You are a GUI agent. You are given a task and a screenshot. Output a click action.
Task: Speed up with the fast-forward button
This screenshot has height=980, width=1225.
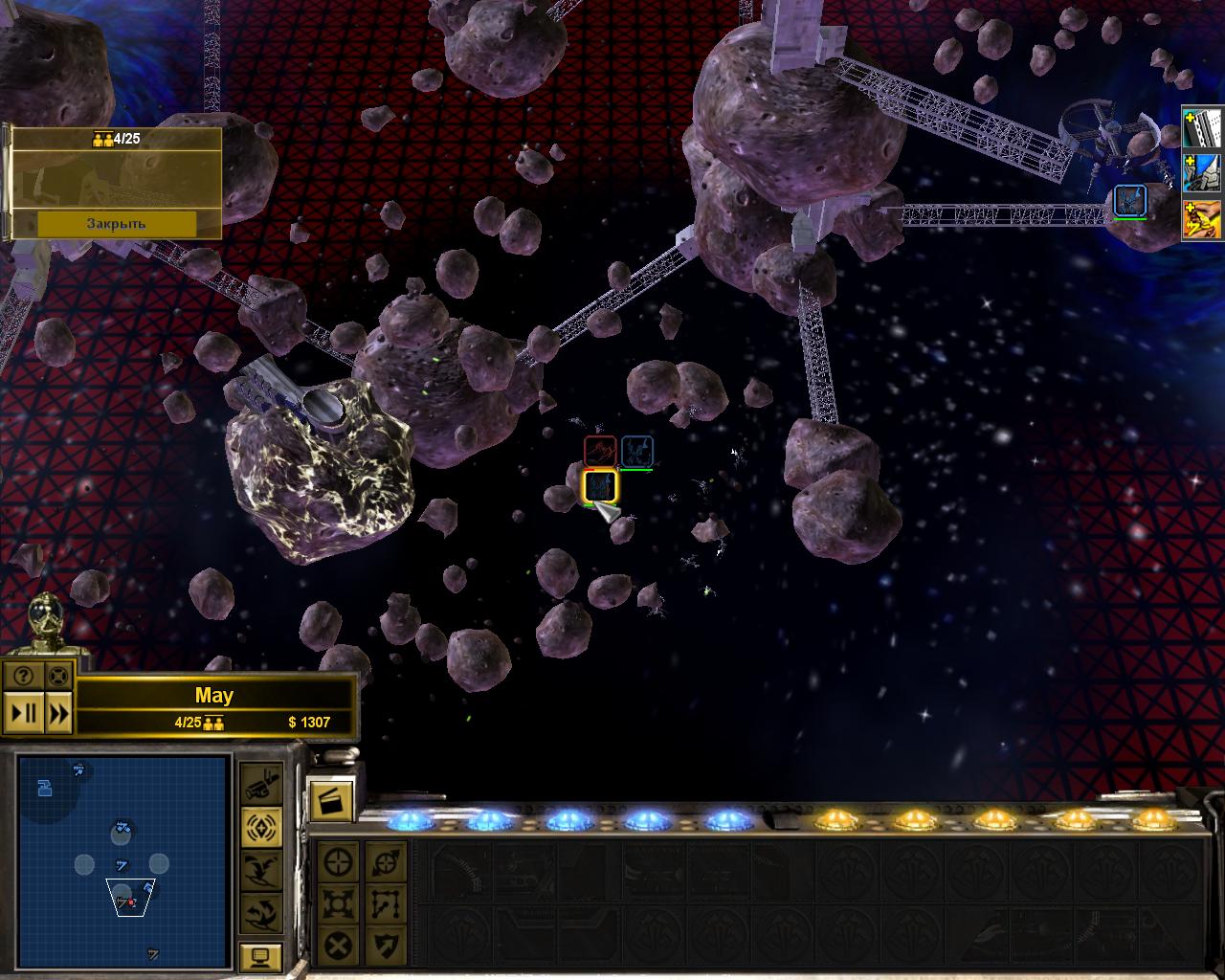58,713
